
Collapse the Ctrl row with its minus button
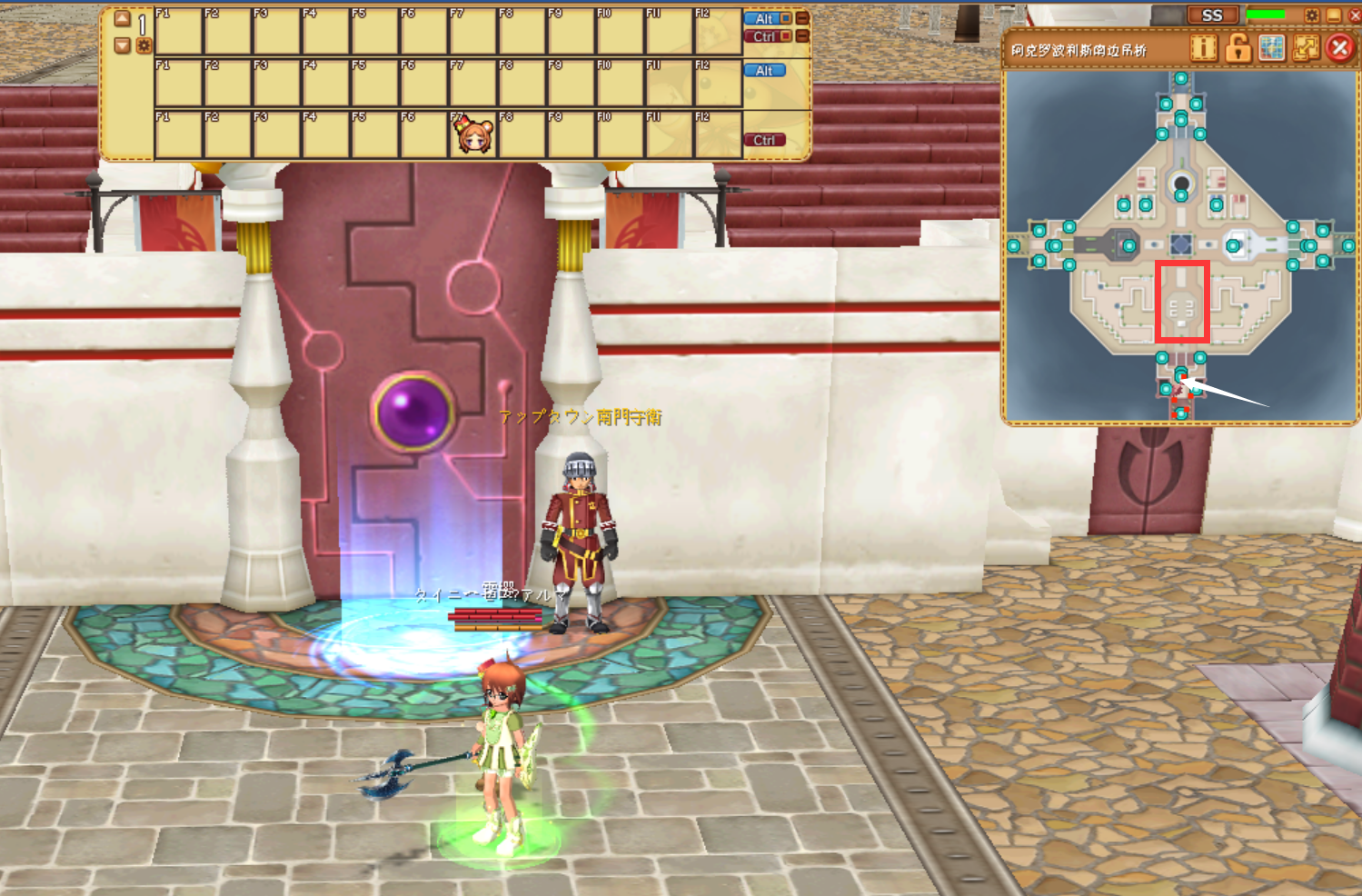(802, 36)
